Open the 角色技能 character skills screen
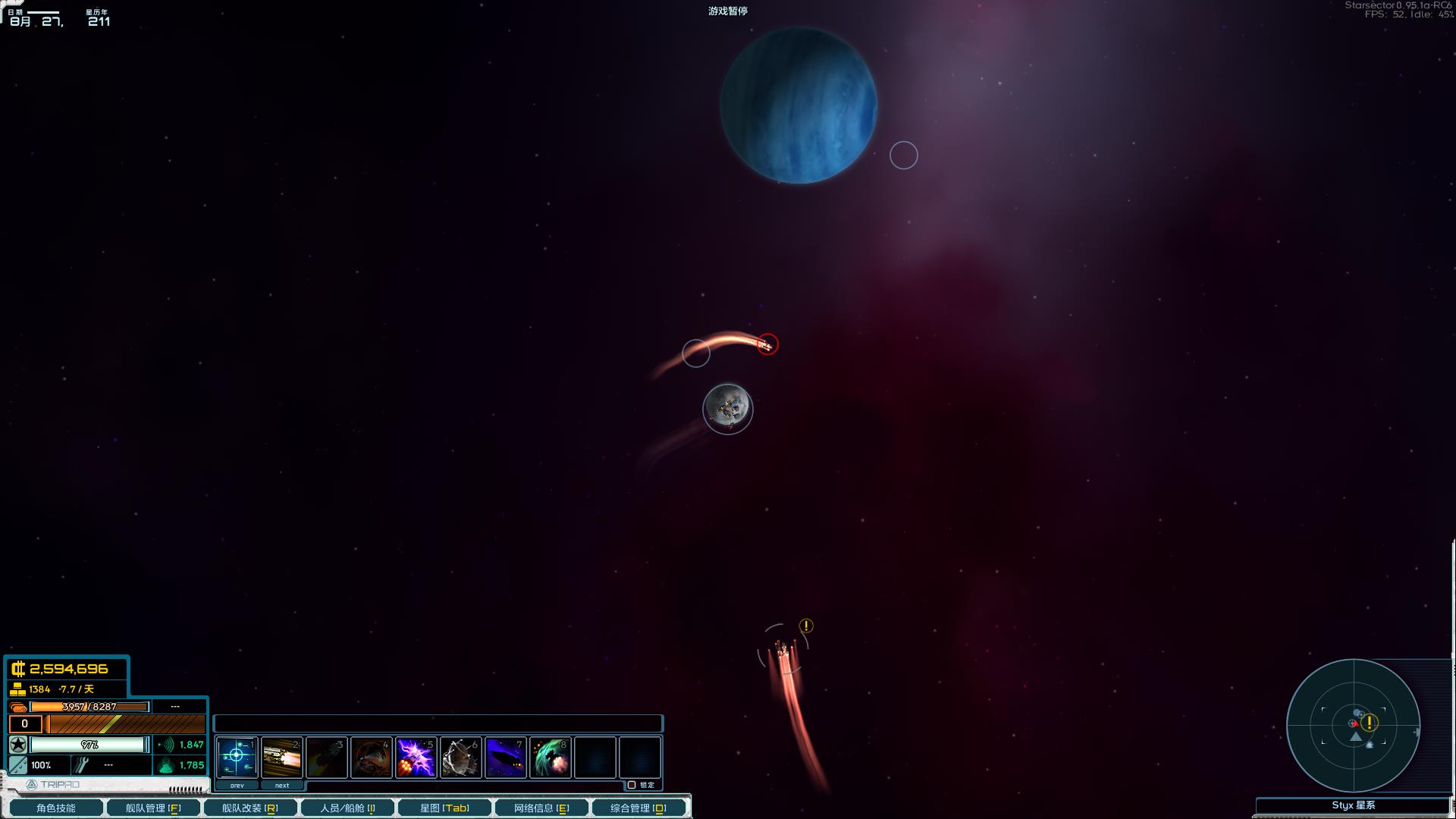The image size is (1456, 819). click(x=55, y=808)
